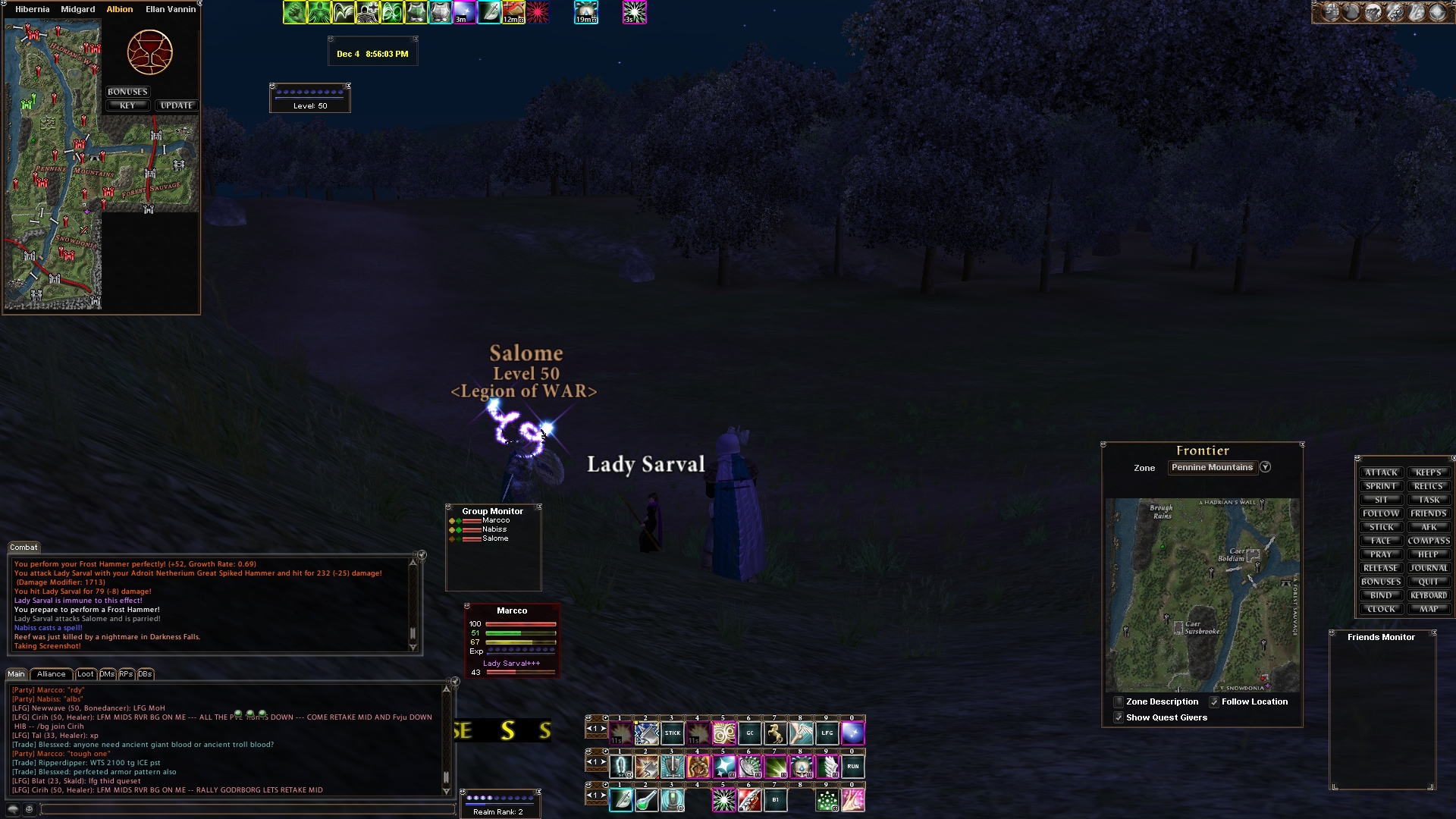The image size is (1456, 819).
Task: Open the Hibernia realm map tab
Action: coord(32,9)
